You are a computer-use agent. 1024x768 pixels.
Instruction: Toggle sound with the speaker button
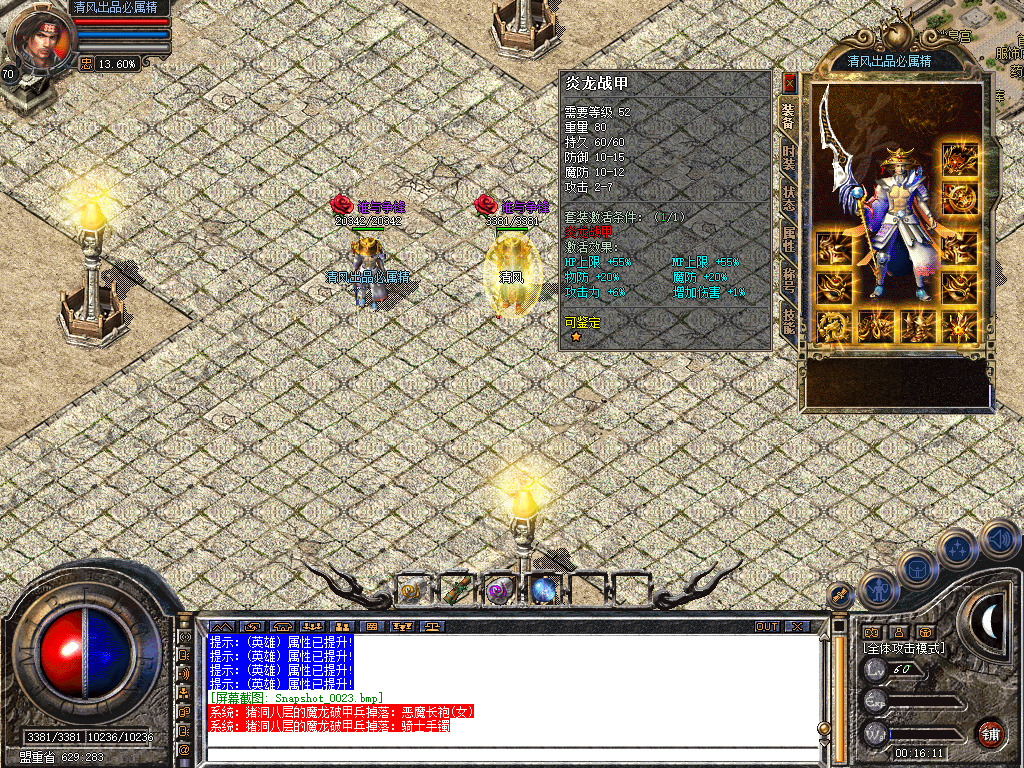998,540
